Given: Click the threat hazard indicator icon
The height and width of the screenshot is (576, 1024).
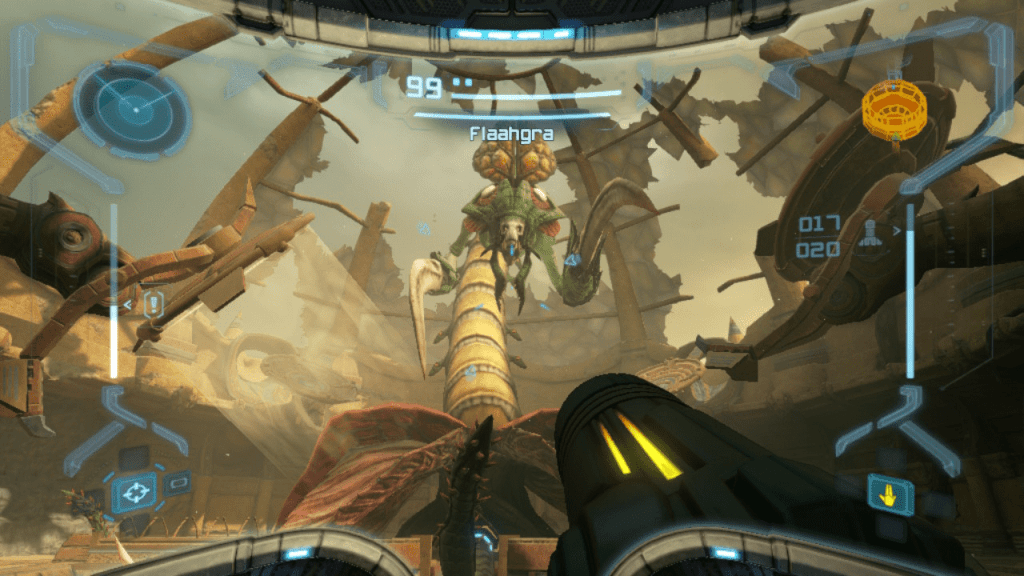Looking at the screenshot, I should pos(152,304).
